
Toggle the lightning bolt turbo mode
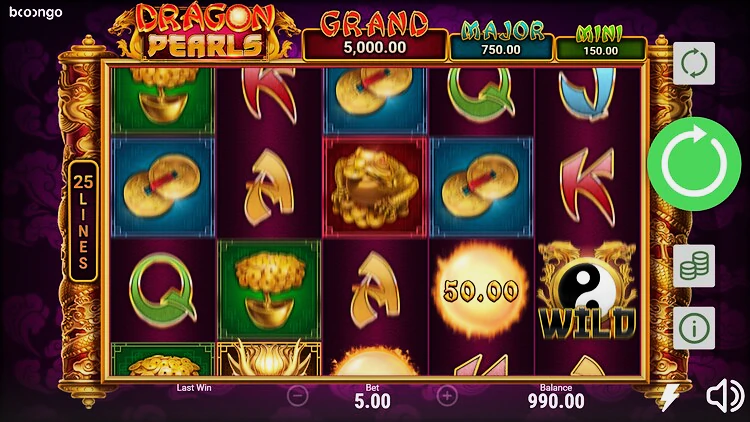coord(670,397)
